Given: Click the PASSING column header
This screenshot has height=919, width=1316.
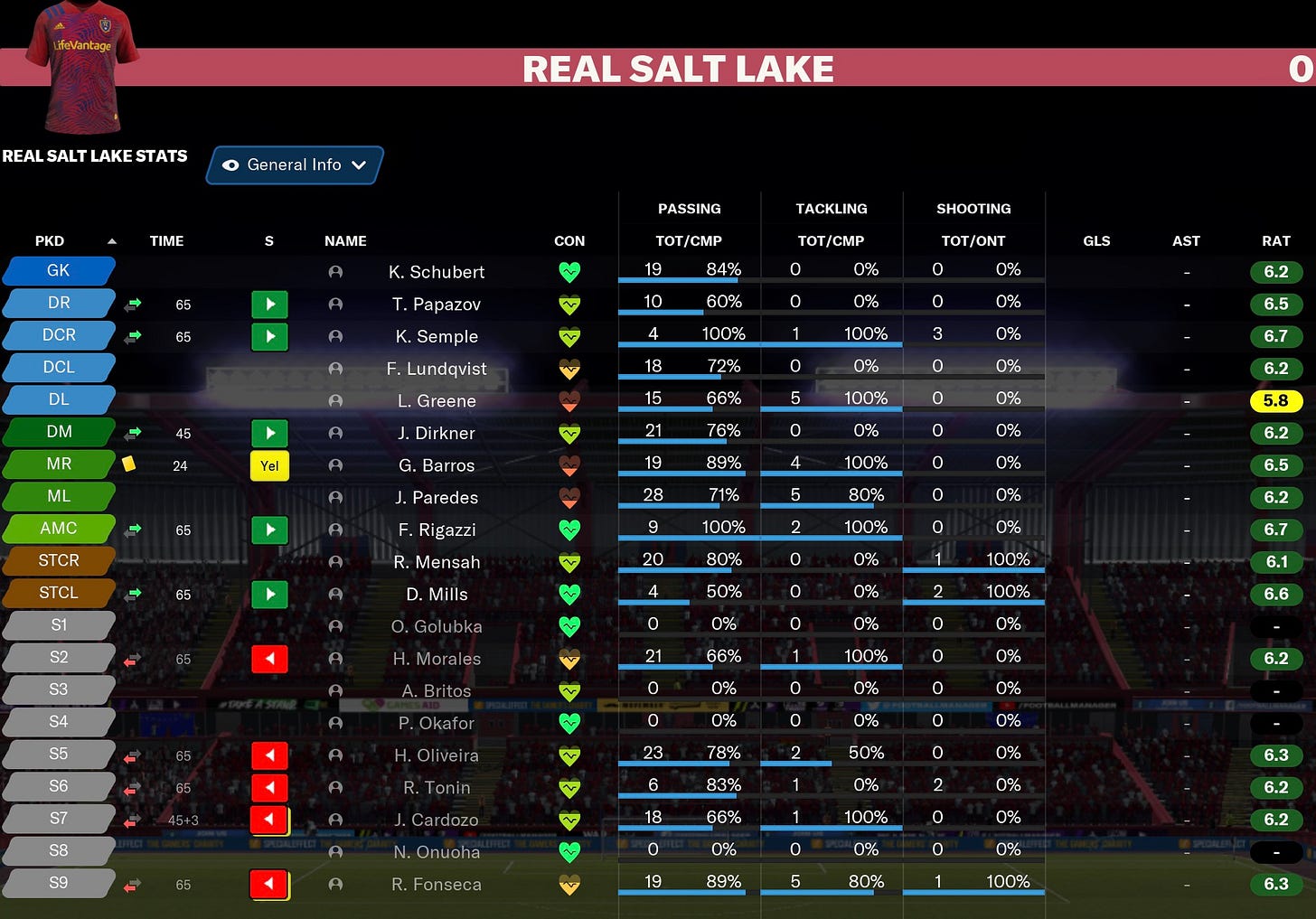Looking at the screenshot, I should point(689,208).
